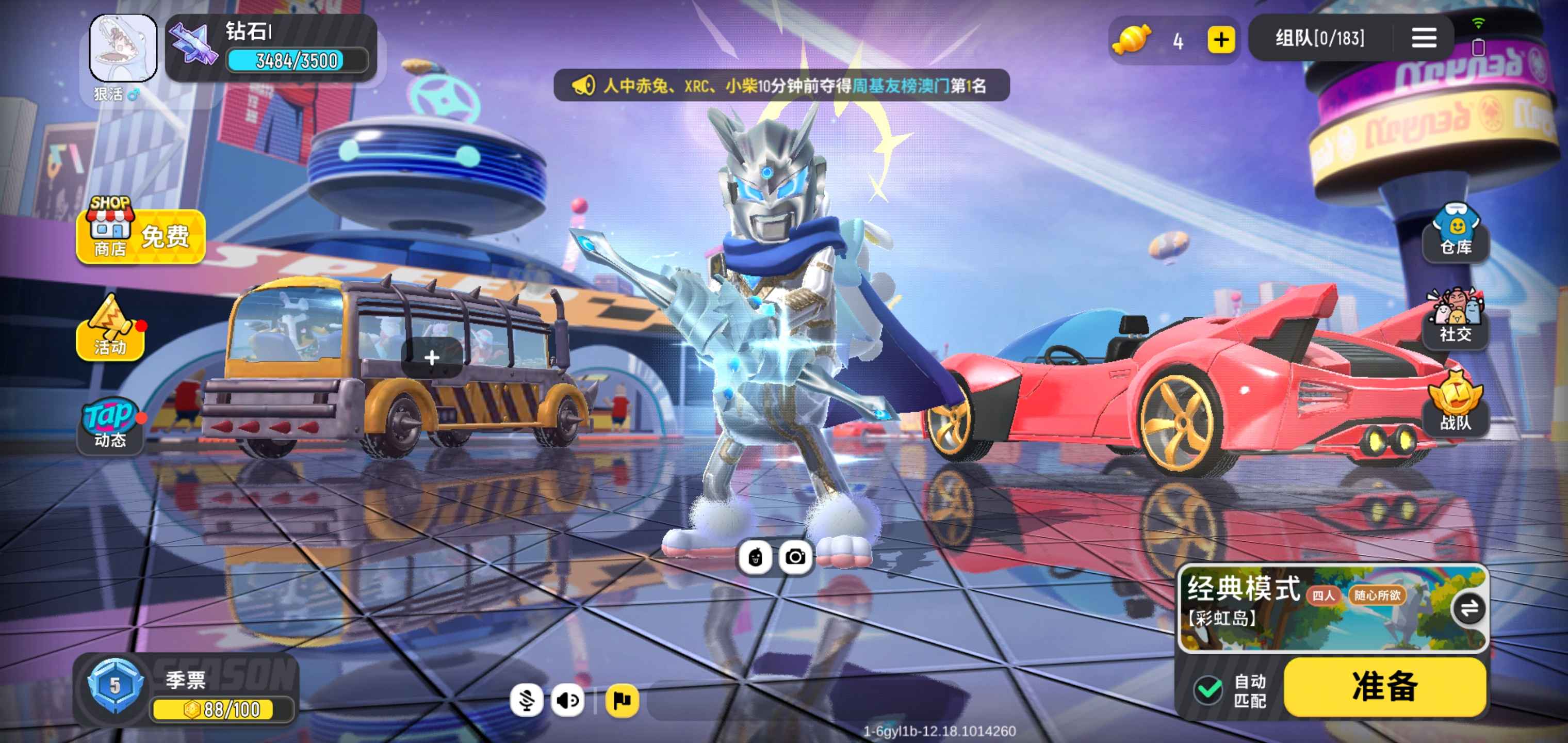Open the Team/Clan (战队) menu
The image size is (1568, 743).
pyautogui.click(x=1456, y=405)
